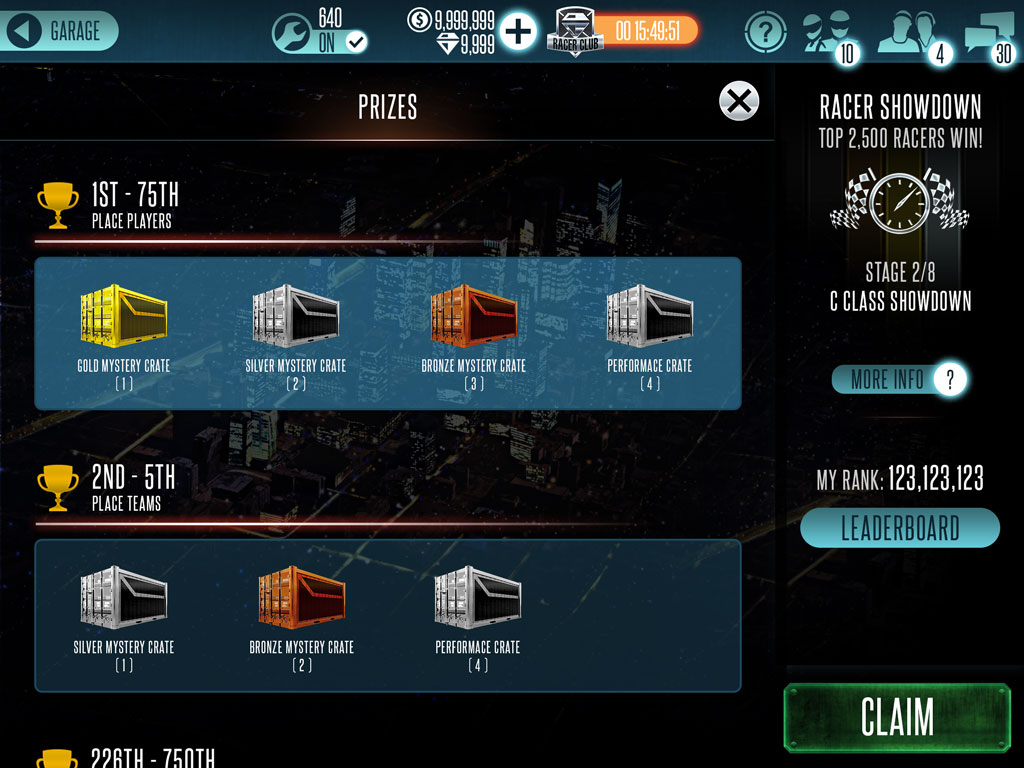This screenshot has width=1024, height=768.
Task: Claim the showdown prizes
Action: coord(897,717)
